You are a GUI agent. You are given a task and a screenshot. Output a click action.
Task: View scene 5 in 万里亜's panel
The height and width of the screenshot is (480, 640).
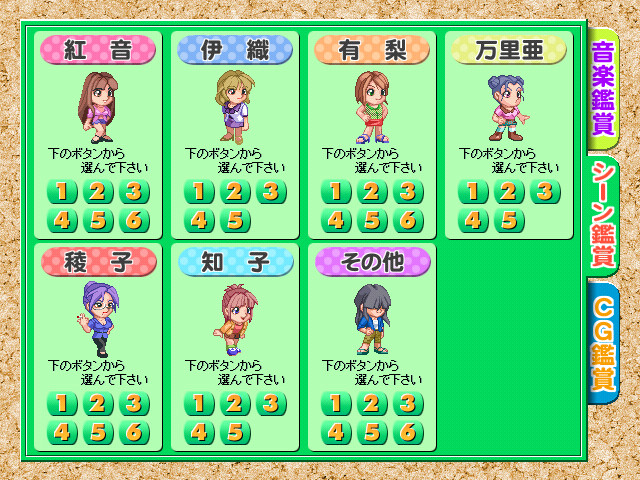tap(509, 220)
